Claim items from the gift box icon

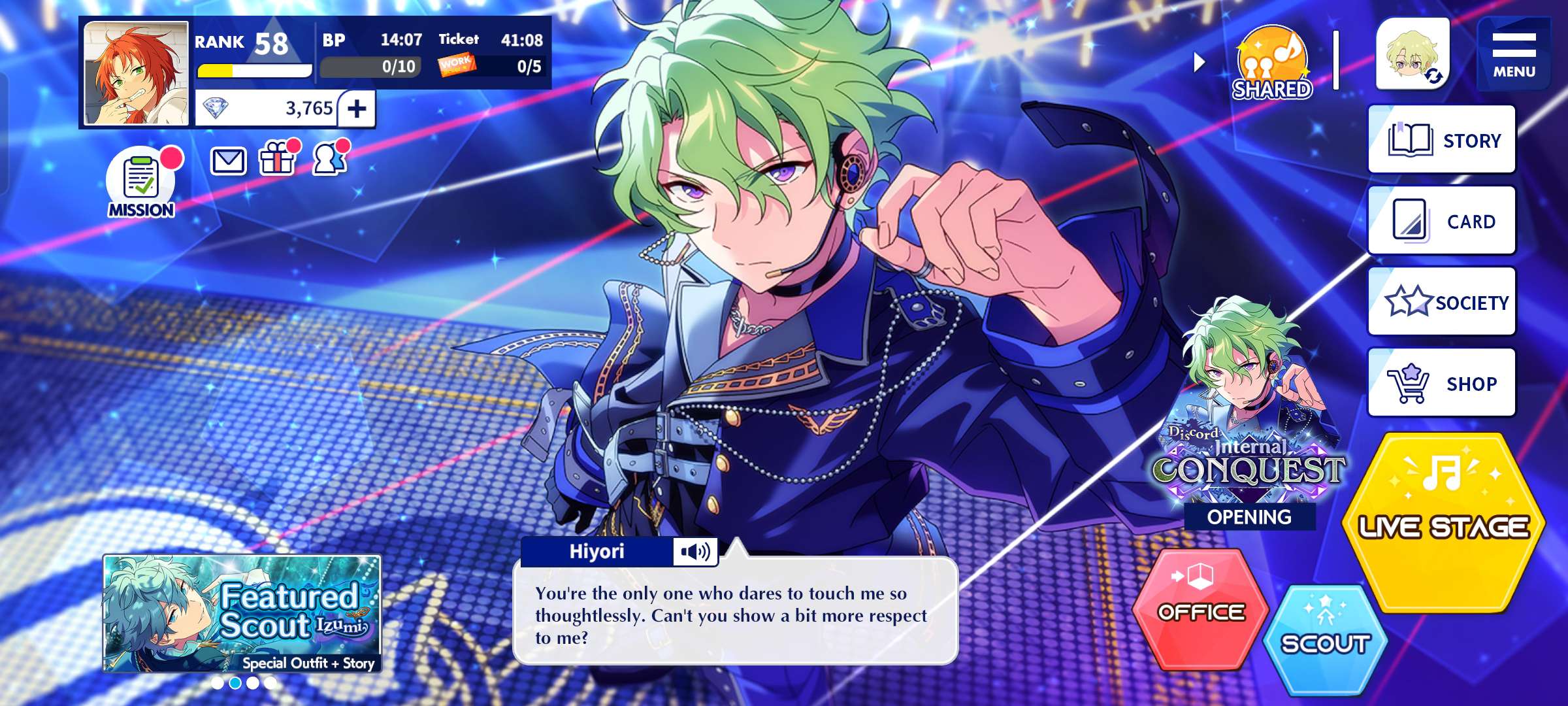(277, 160)
